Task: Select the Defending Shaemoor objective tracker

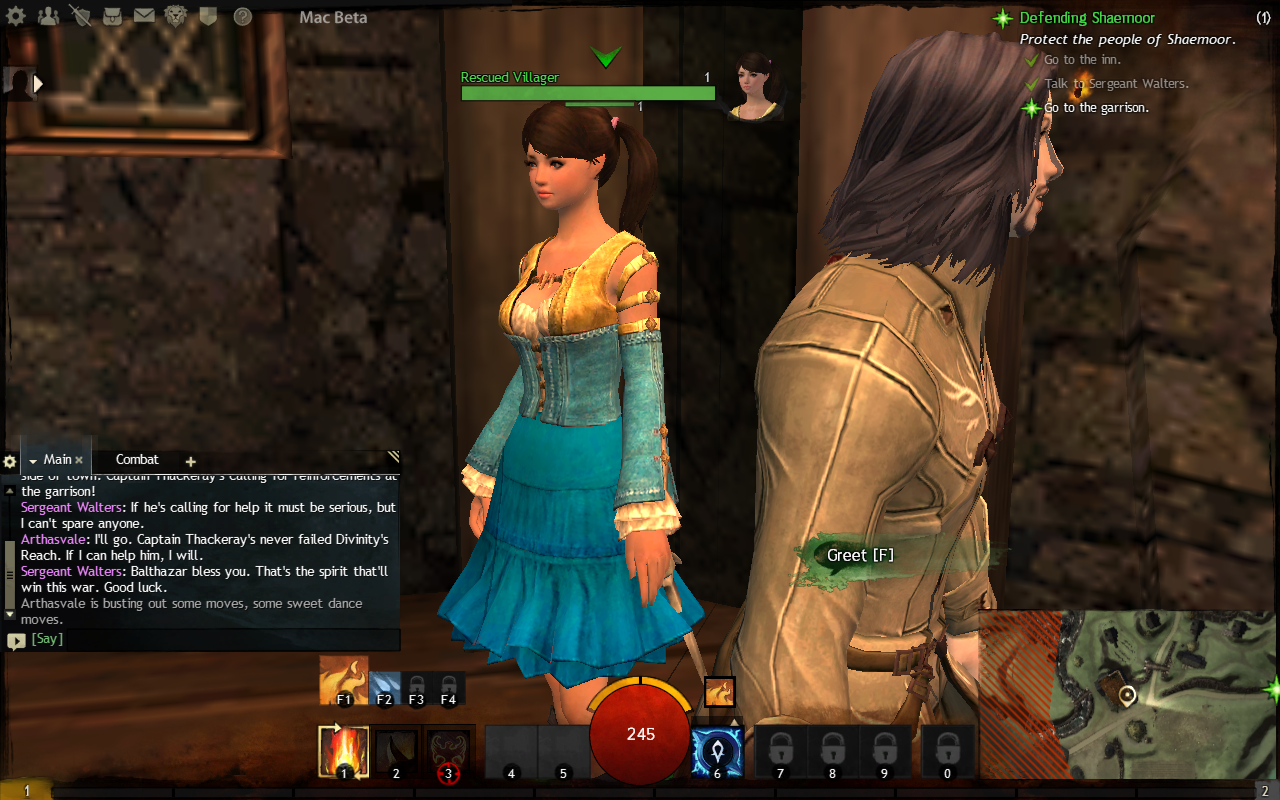Action: pos(1086,18)
